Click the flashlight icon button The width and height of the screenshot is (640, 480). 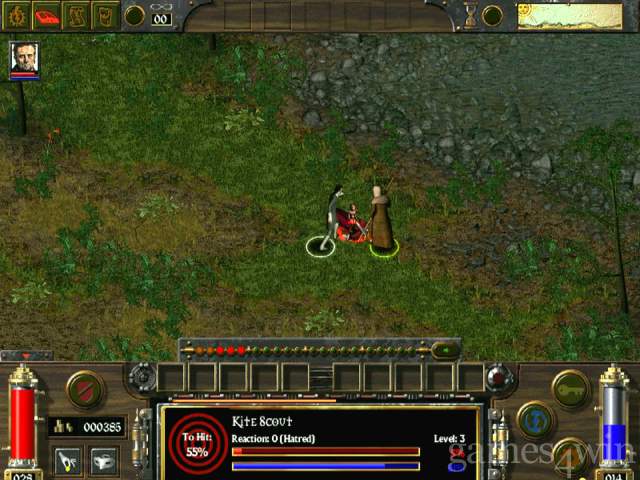tap(67, 459)
